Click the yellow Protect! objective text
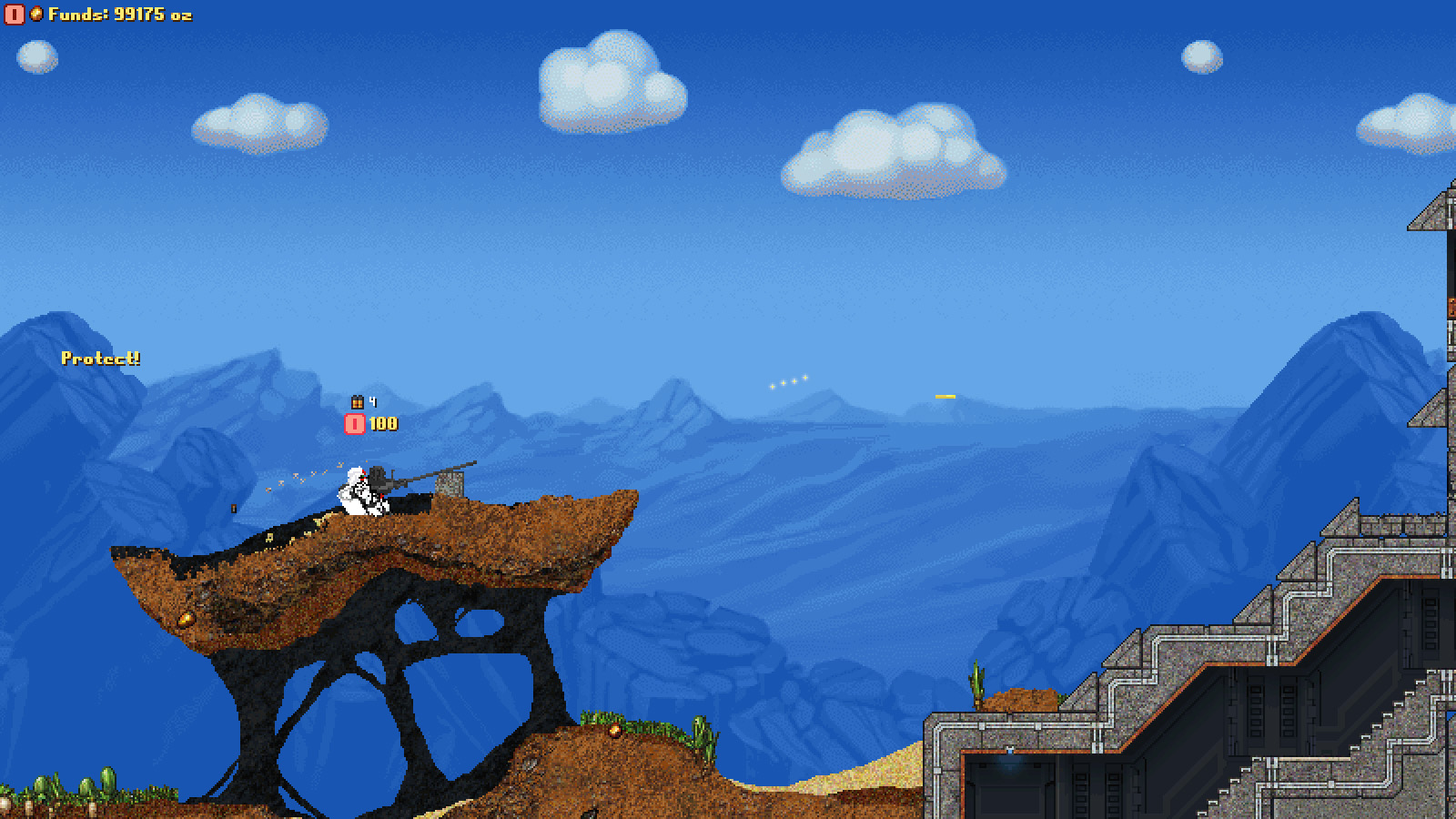The height and width of the screenshot is (819, 1456). tap(101, 357)
